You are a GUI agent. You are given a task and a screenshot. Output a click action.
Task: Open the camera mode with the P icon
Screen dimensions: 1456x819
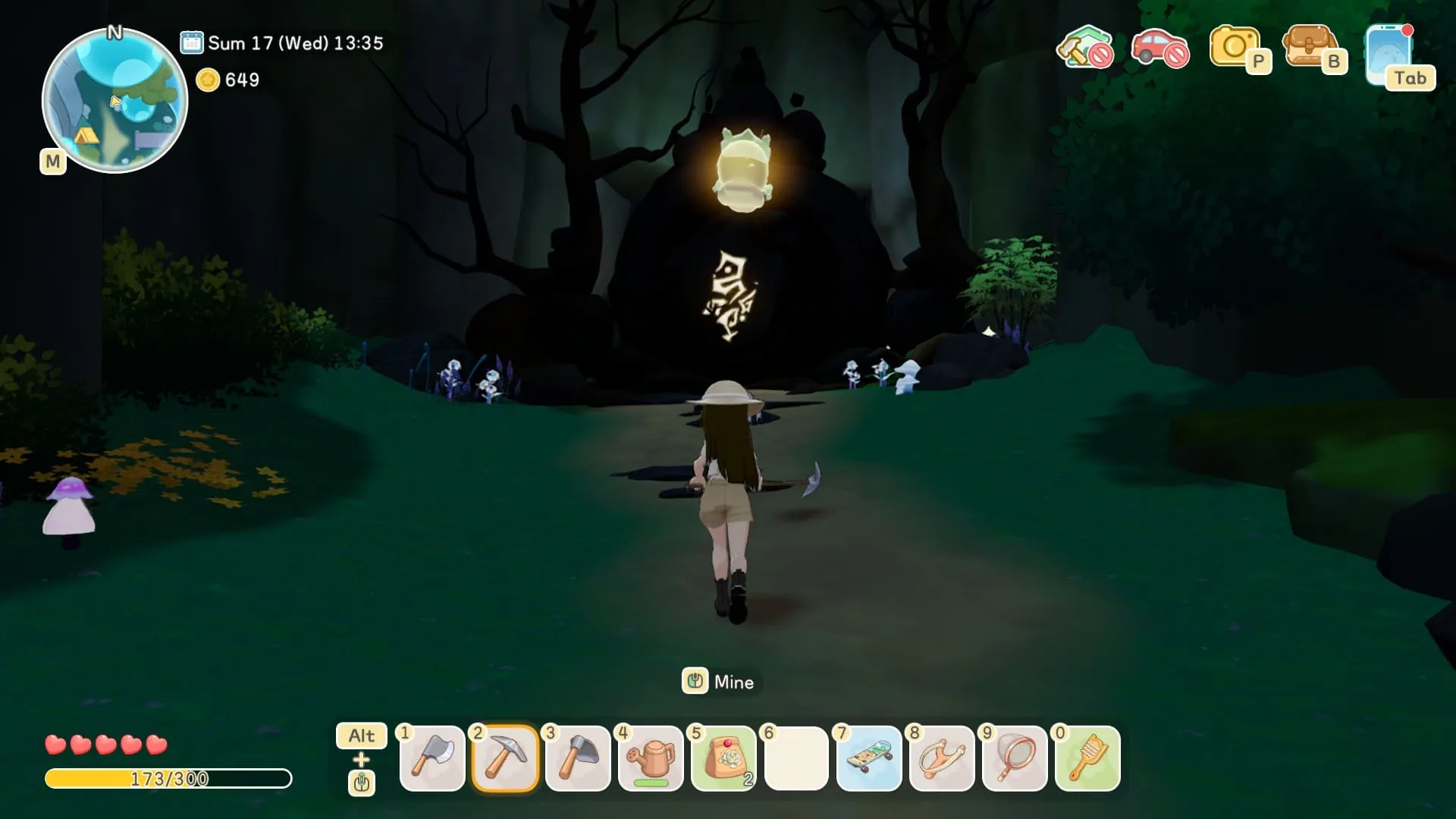tap(1235, 49)
